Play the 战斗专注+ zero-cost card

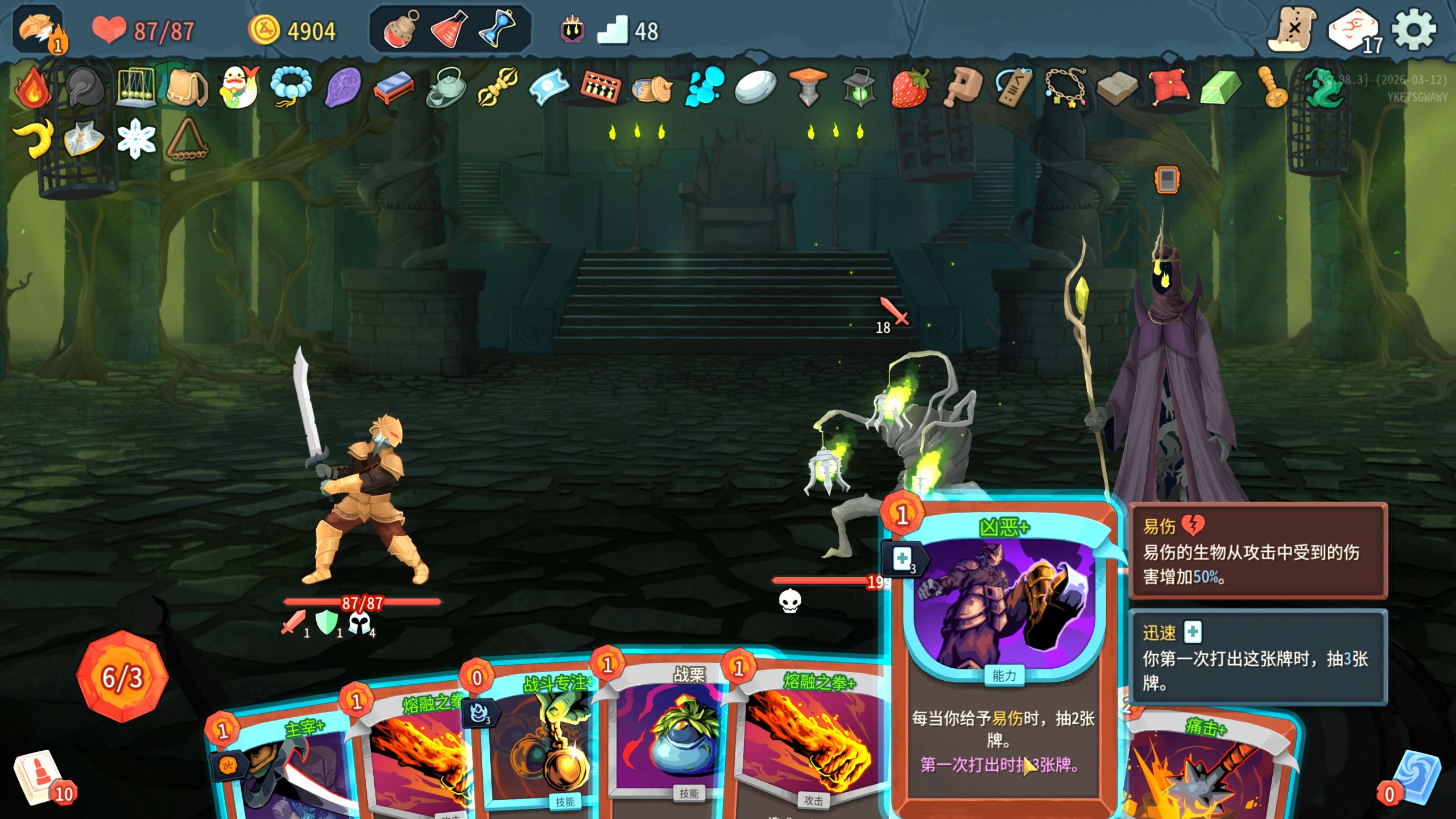[535, 745]
